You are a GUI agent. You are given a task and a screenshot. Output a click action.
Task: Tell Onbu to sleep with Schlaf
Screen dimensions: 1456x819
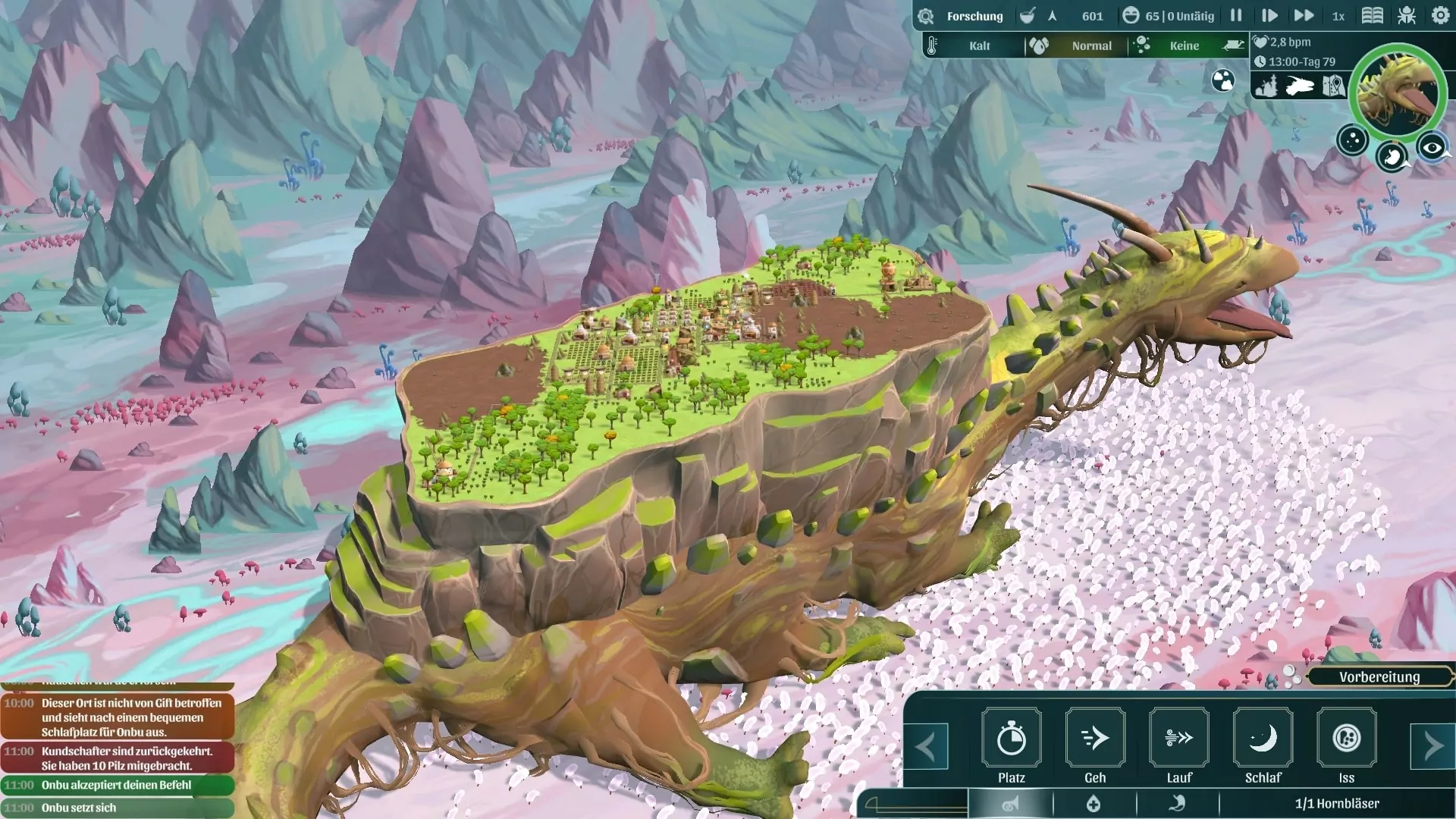point(1263,738)
